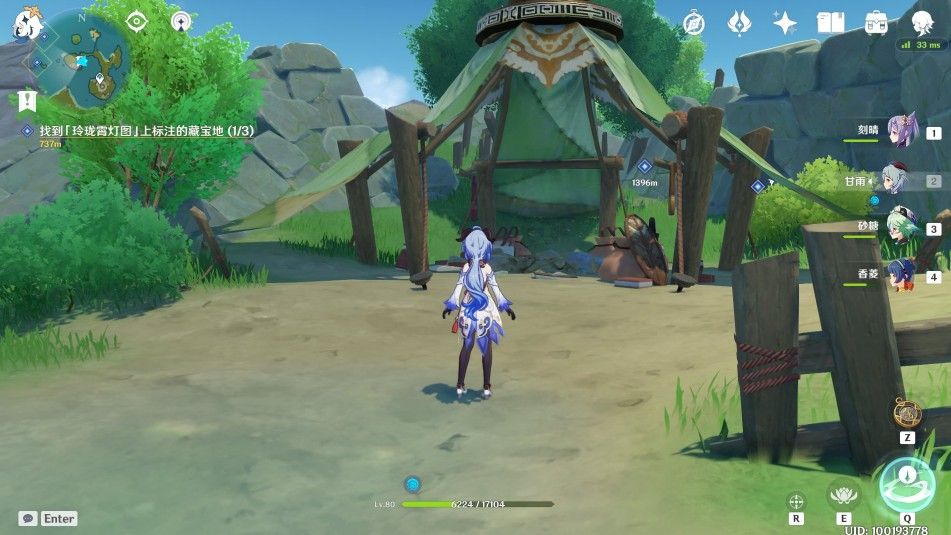Switch to party member 香菱
Screen dimensions: 951x535
click(902, 276)
